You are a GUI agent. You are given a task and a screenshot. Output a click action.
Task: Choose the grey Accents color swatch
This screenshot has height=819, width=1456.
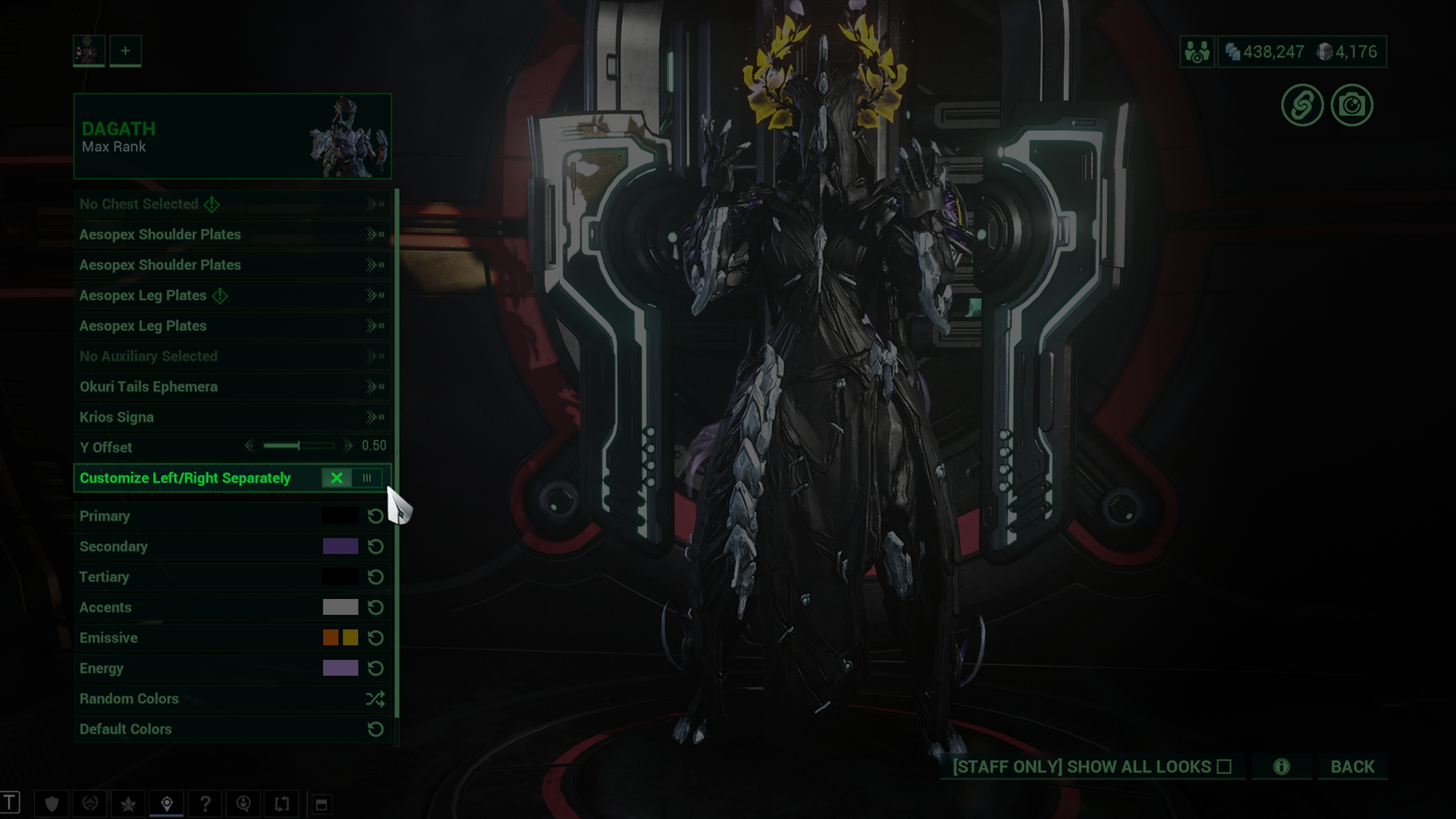click(340, 607)
